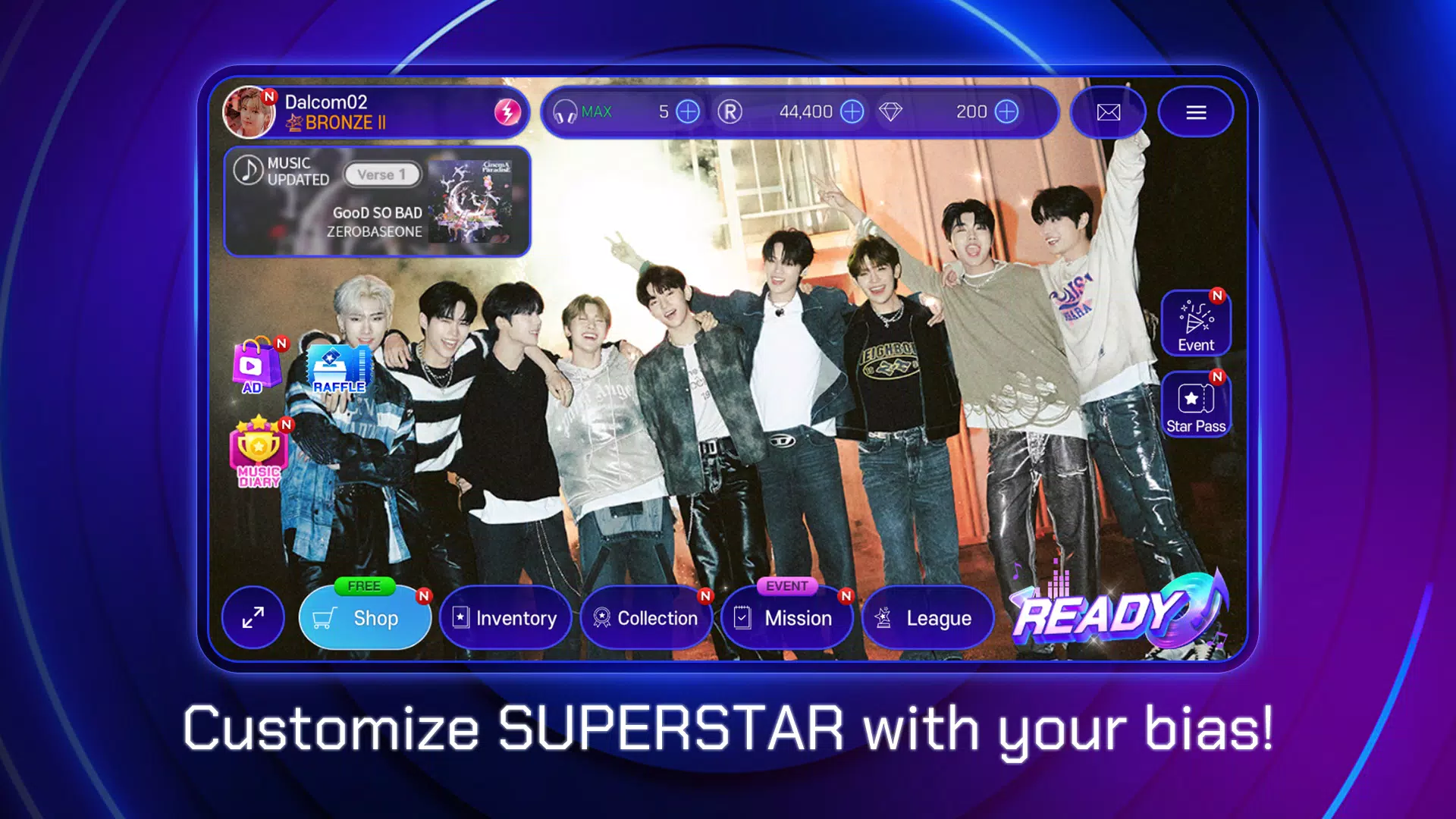Add R coins with the plus button
1456x819 pixels.
(x=852, y=112)
